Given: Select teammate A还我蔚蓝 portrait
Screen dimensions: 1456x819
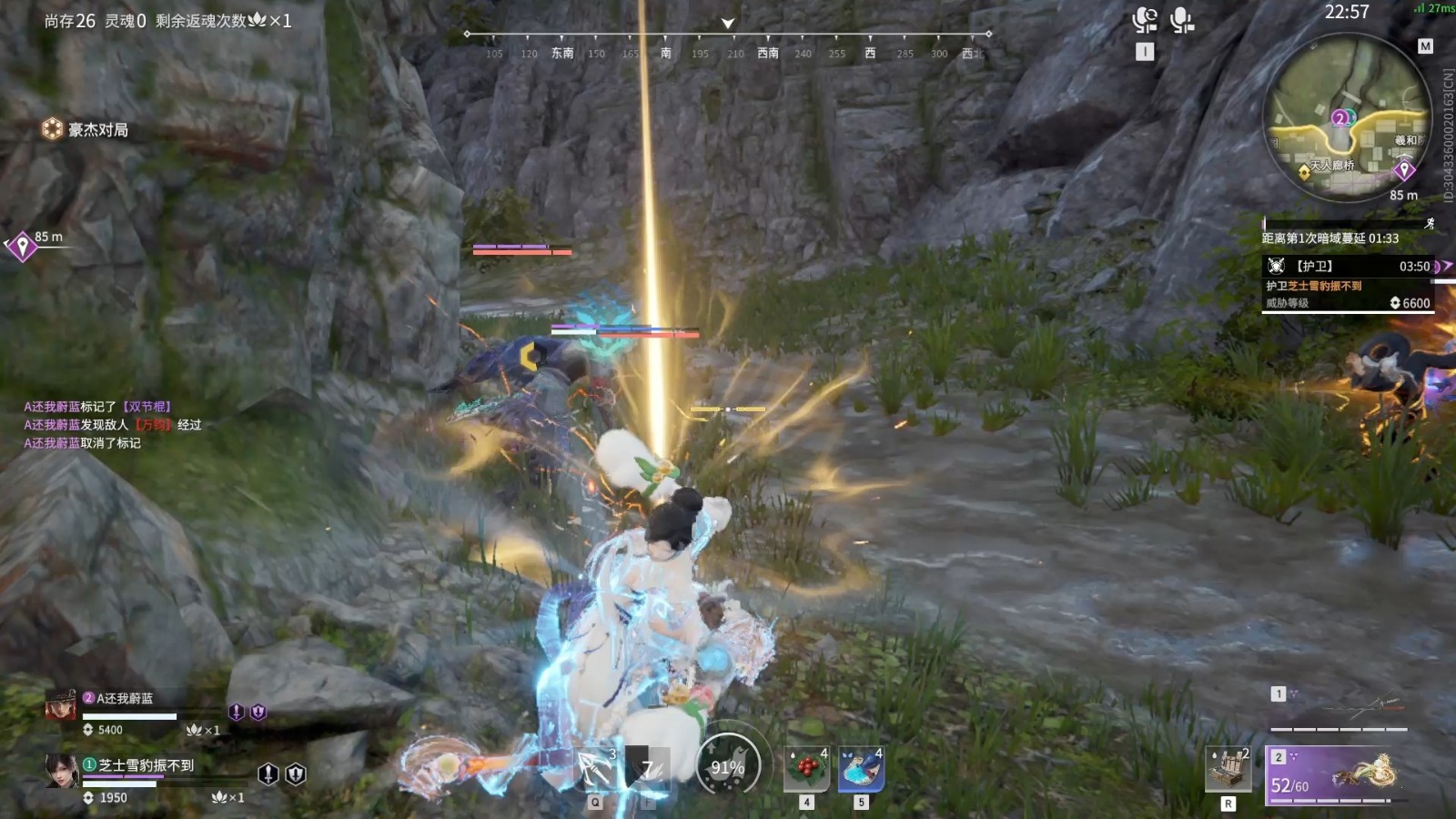Looking at the screenshot, I should pyautogui.click(x=61, y=706).
